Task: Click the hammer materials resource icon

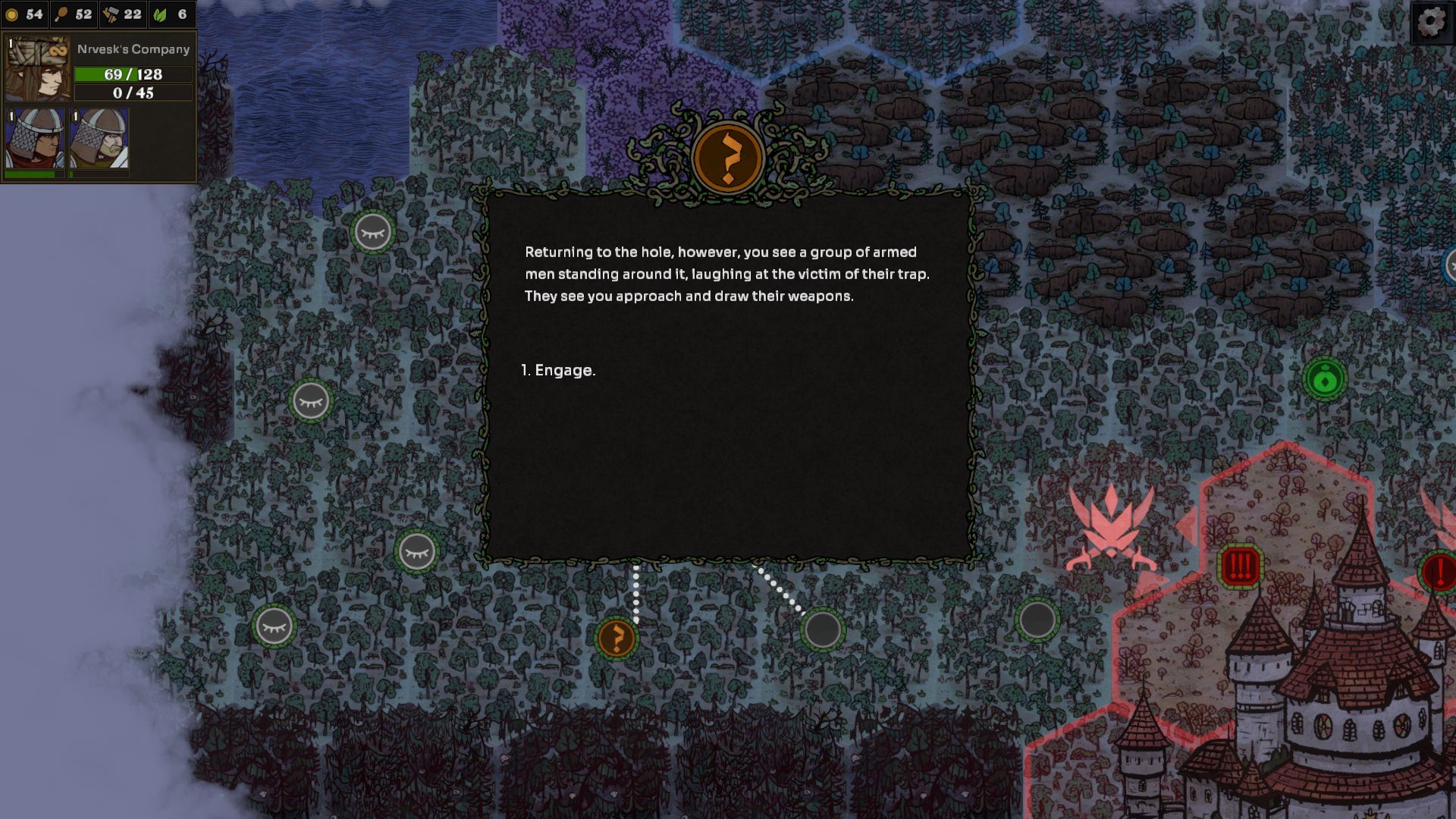Action: click(111, 14)
